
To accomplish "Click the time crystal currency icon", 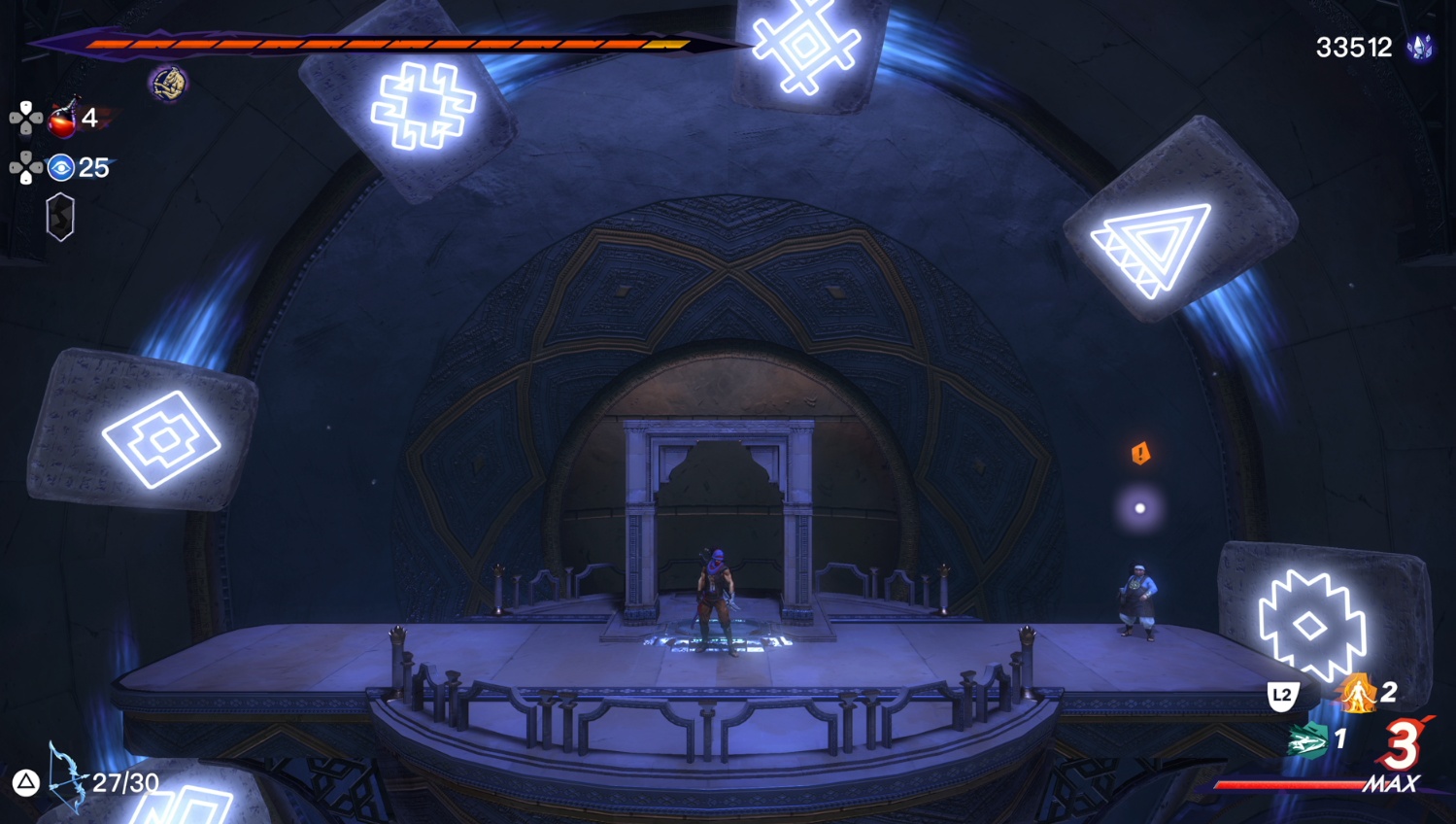I will (1421, 48).
